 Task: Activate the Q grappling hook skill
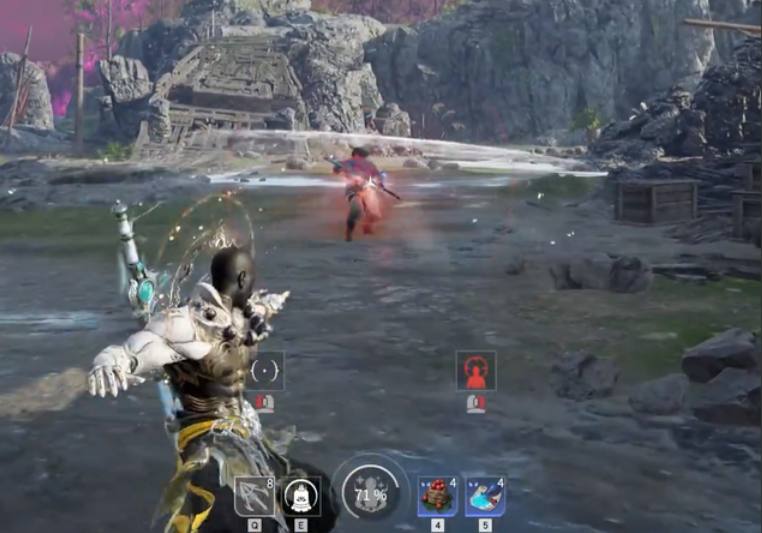(254, 496)
